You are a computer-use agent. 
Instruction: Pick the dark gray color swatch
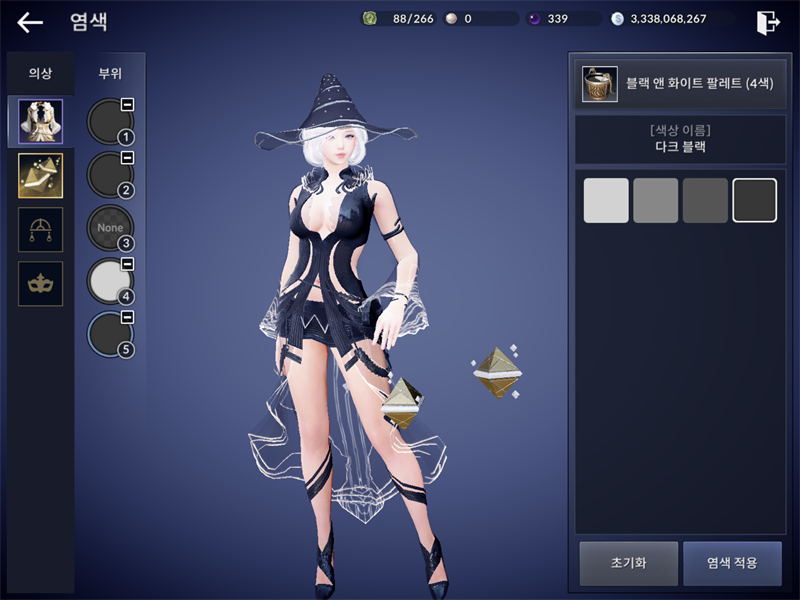705,200
